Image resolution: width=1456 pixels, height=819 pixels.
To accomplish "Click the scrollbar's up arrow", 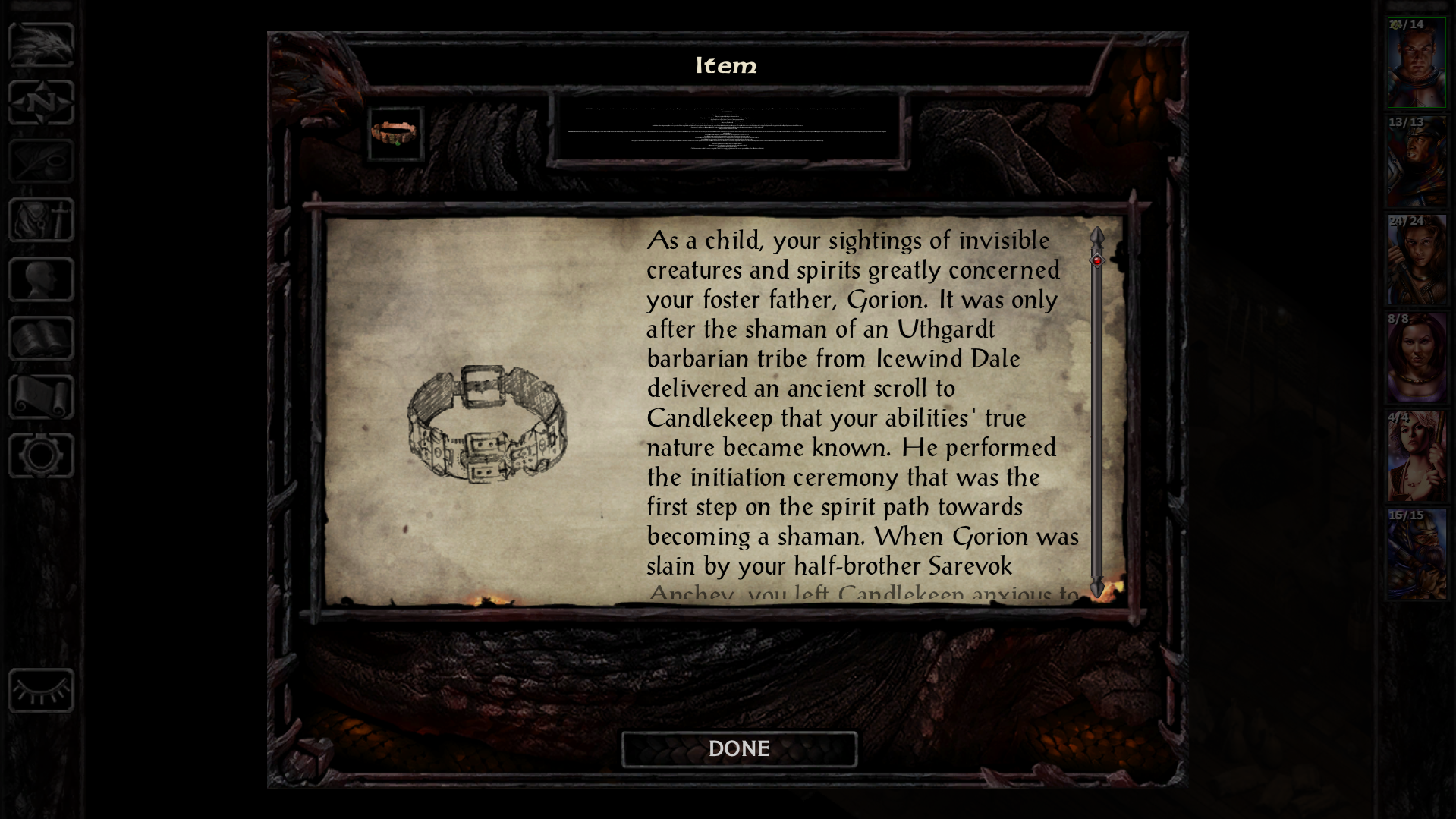I will tap(1097, 235).
